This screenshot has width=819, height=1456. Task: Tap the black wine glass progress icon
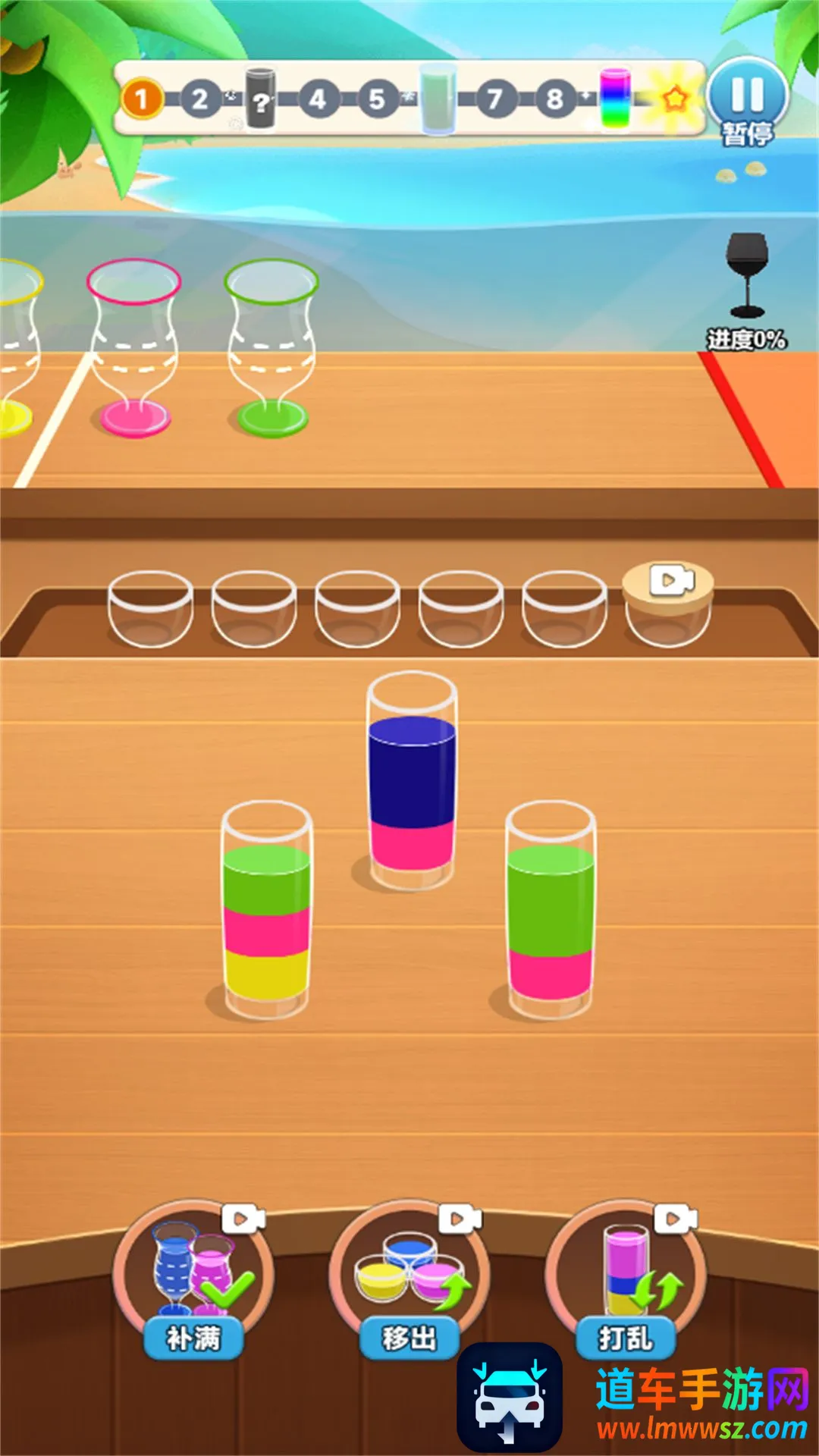pyautogui.click(x=748, y=275)
